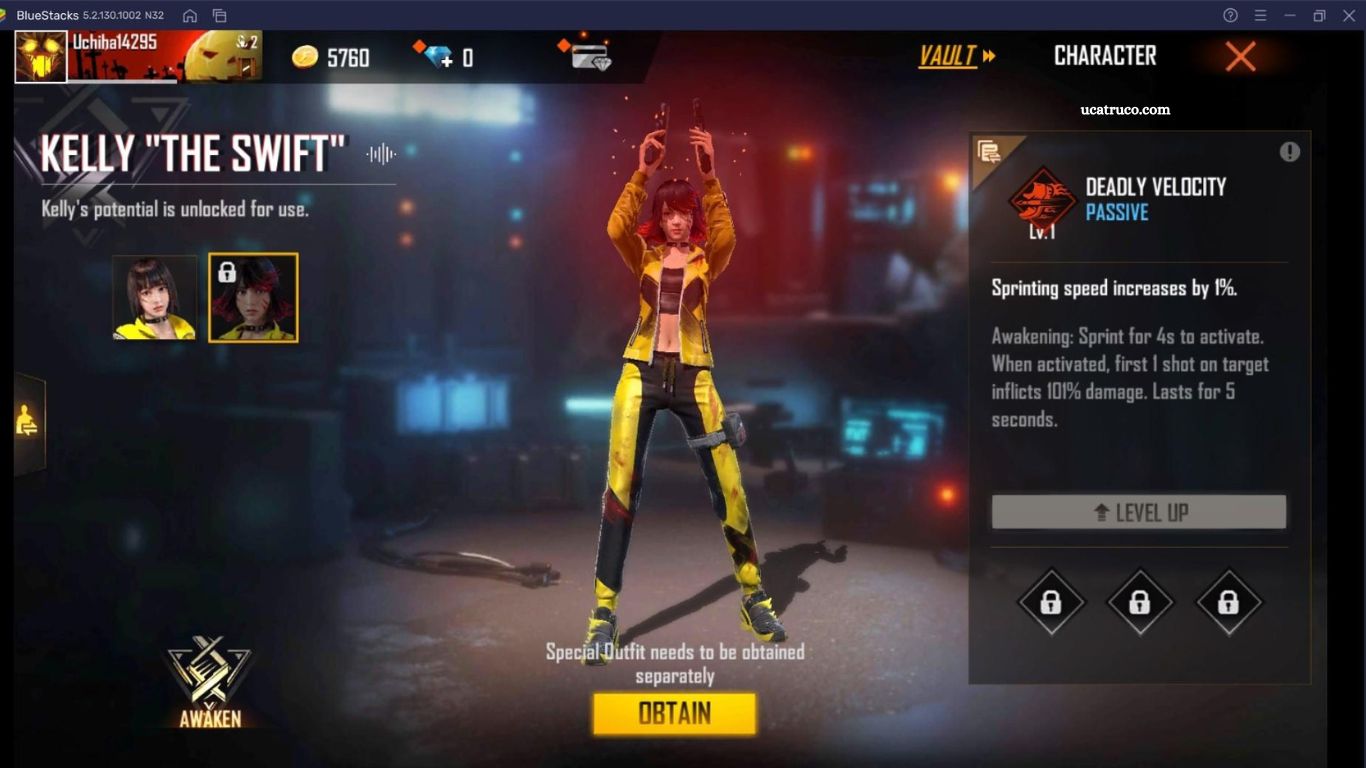The width and height of the screenshot is (1366, 768).
Task: Open the skill list icon in panel corner
Action: (990, 153)
